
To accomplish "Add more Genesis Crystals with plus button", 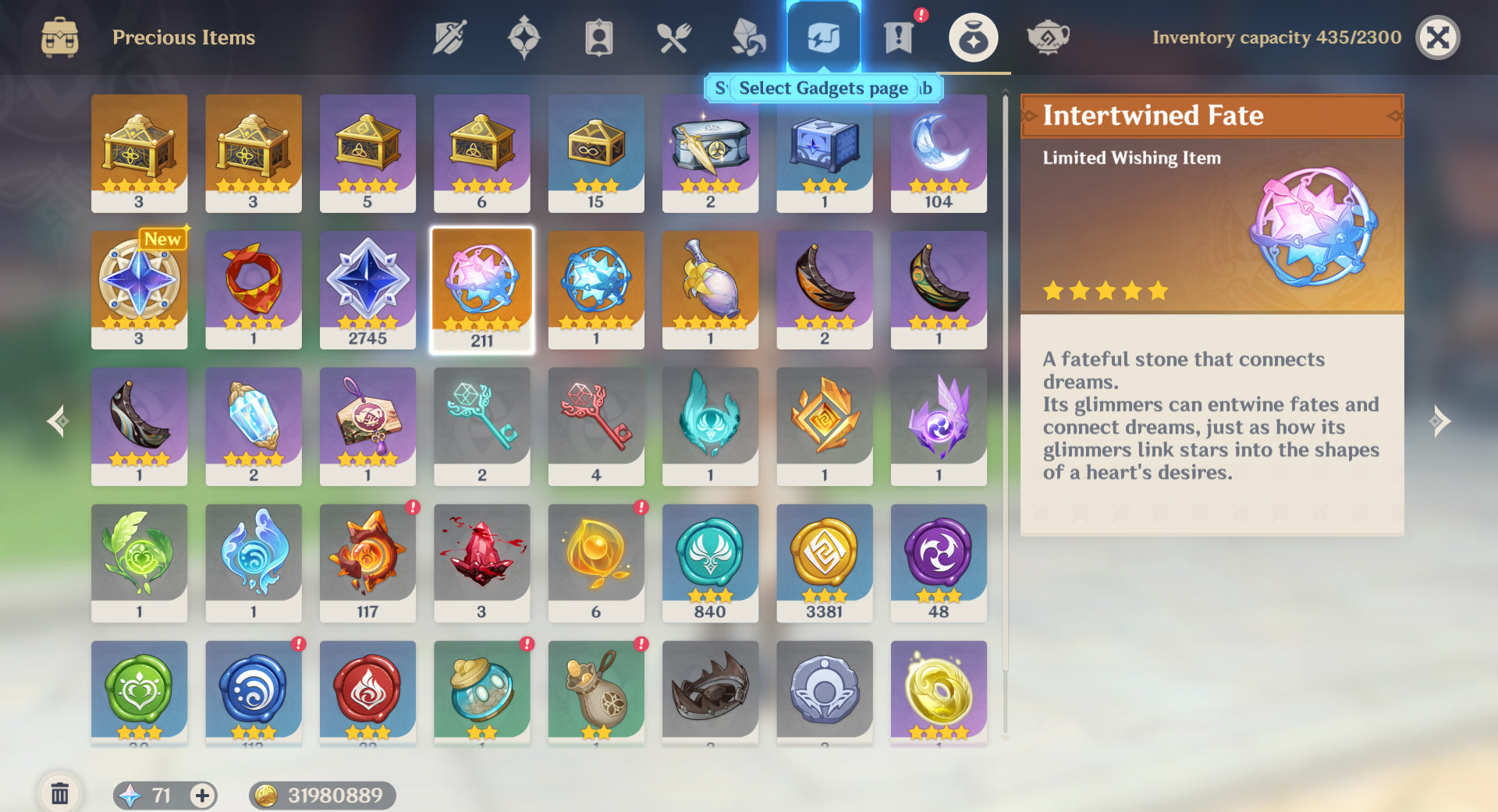I will tap(202, 795).
